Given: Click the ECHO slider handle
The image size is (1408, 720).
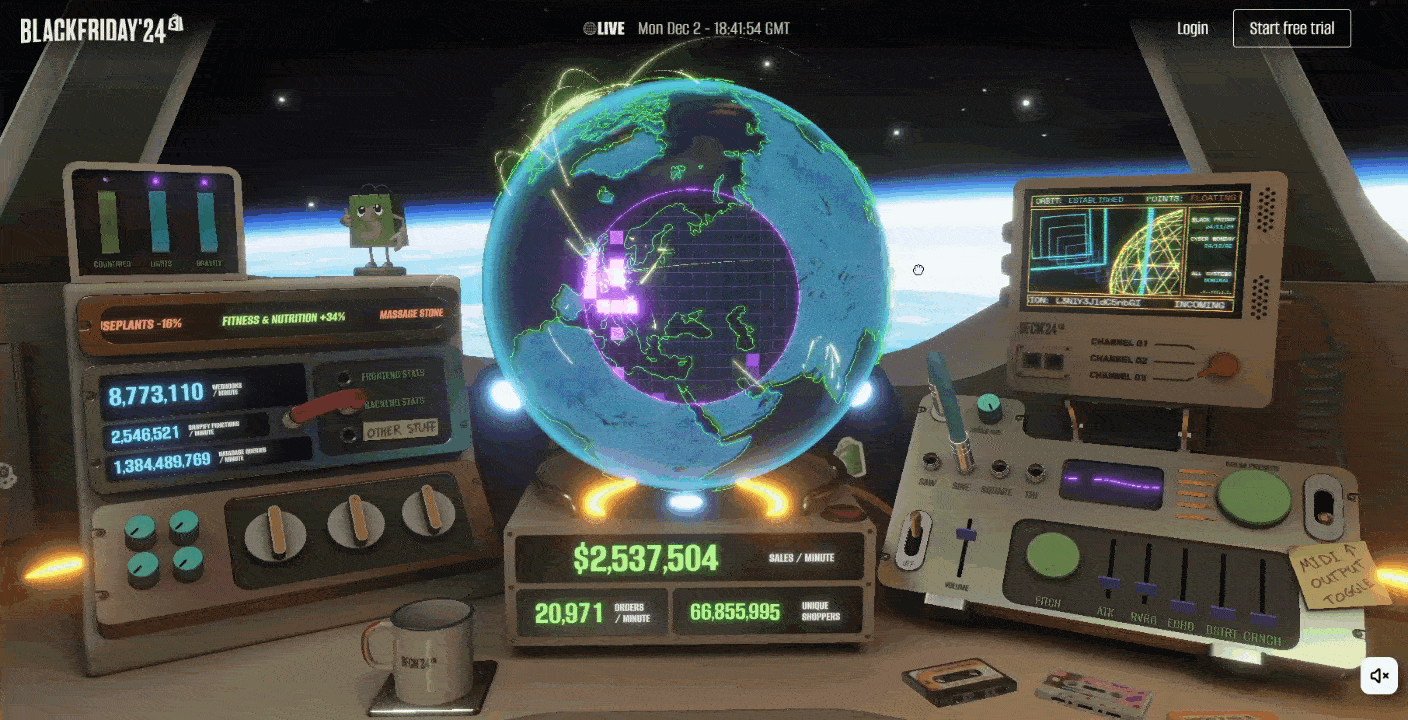Looking at the screenshot, I should click(x=1183, y=605).
